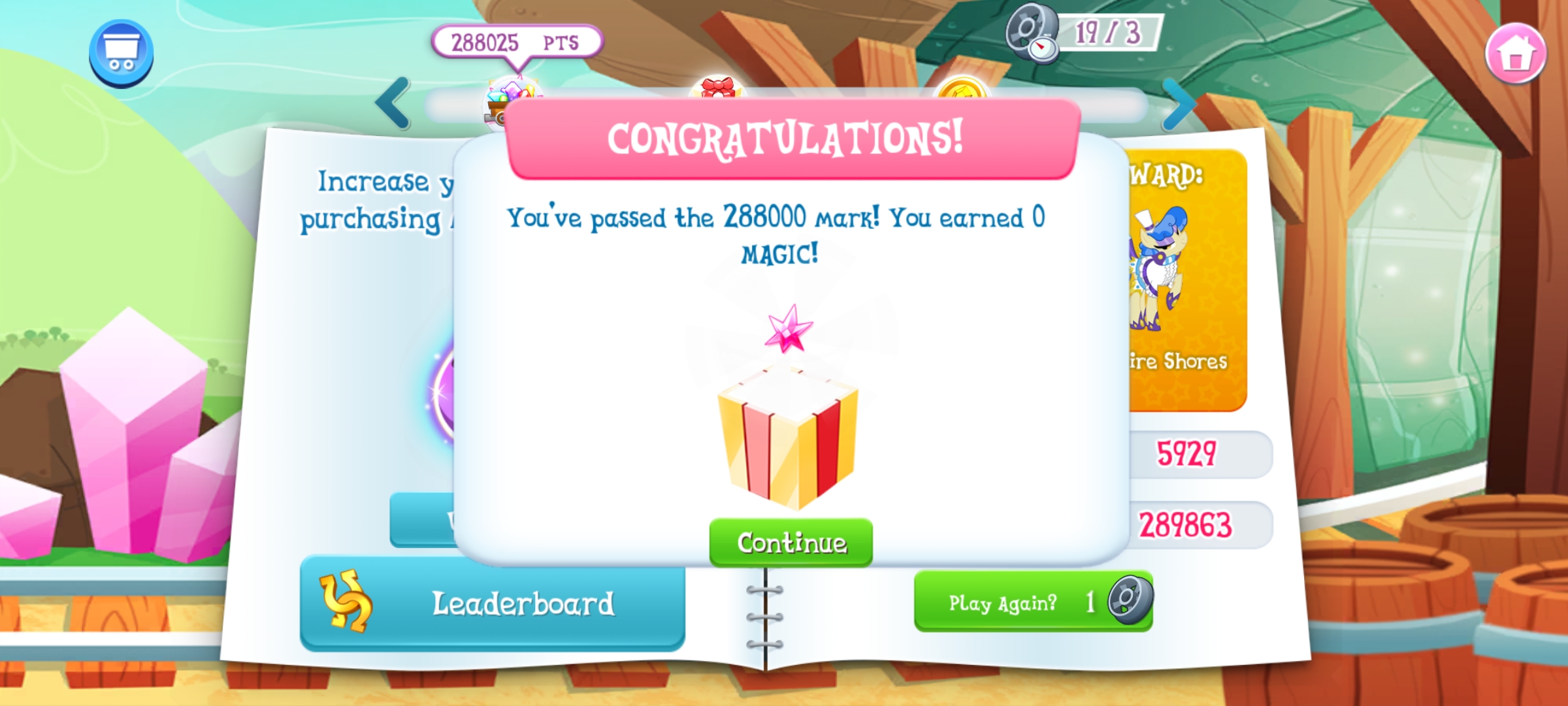Tap the minecart wheel counter
The height and width of the screenshot is (706, 1568).
coord(1085,33)
